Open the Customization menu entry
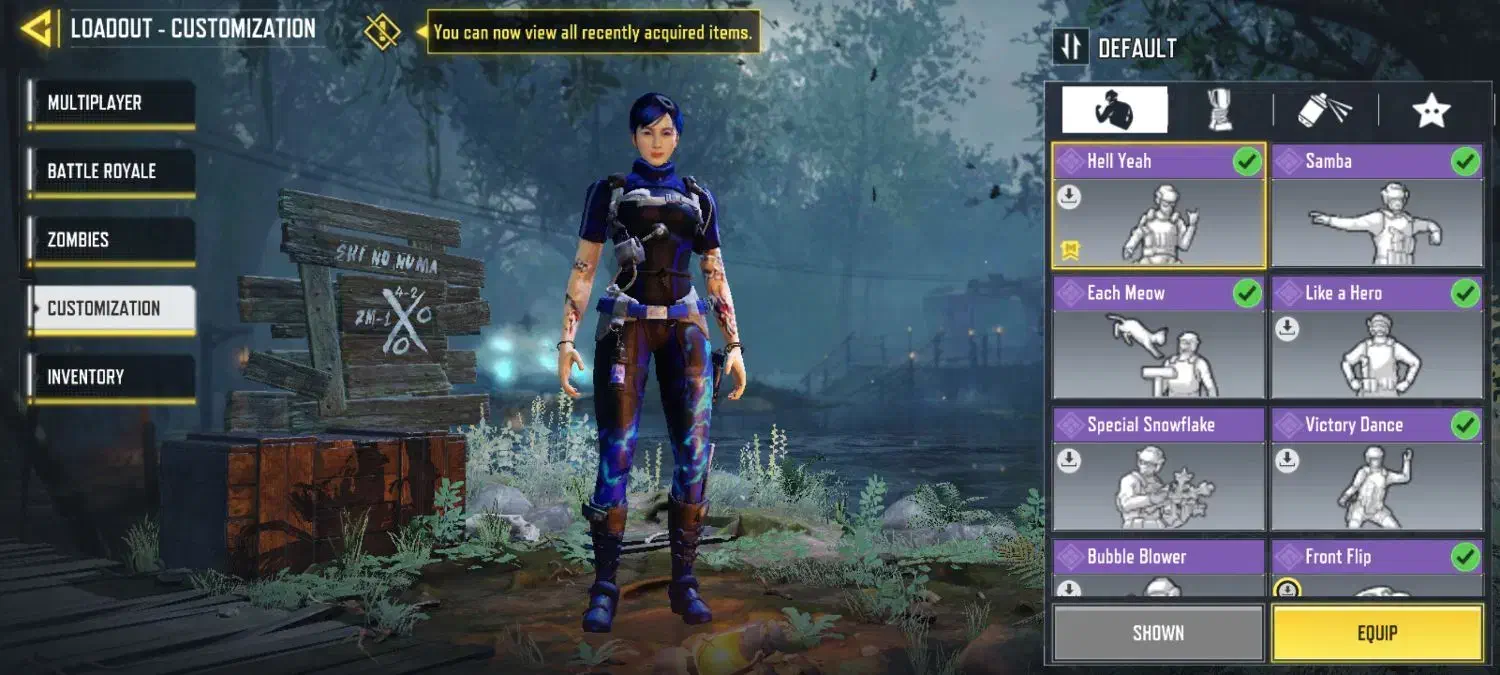 (111, 309)
